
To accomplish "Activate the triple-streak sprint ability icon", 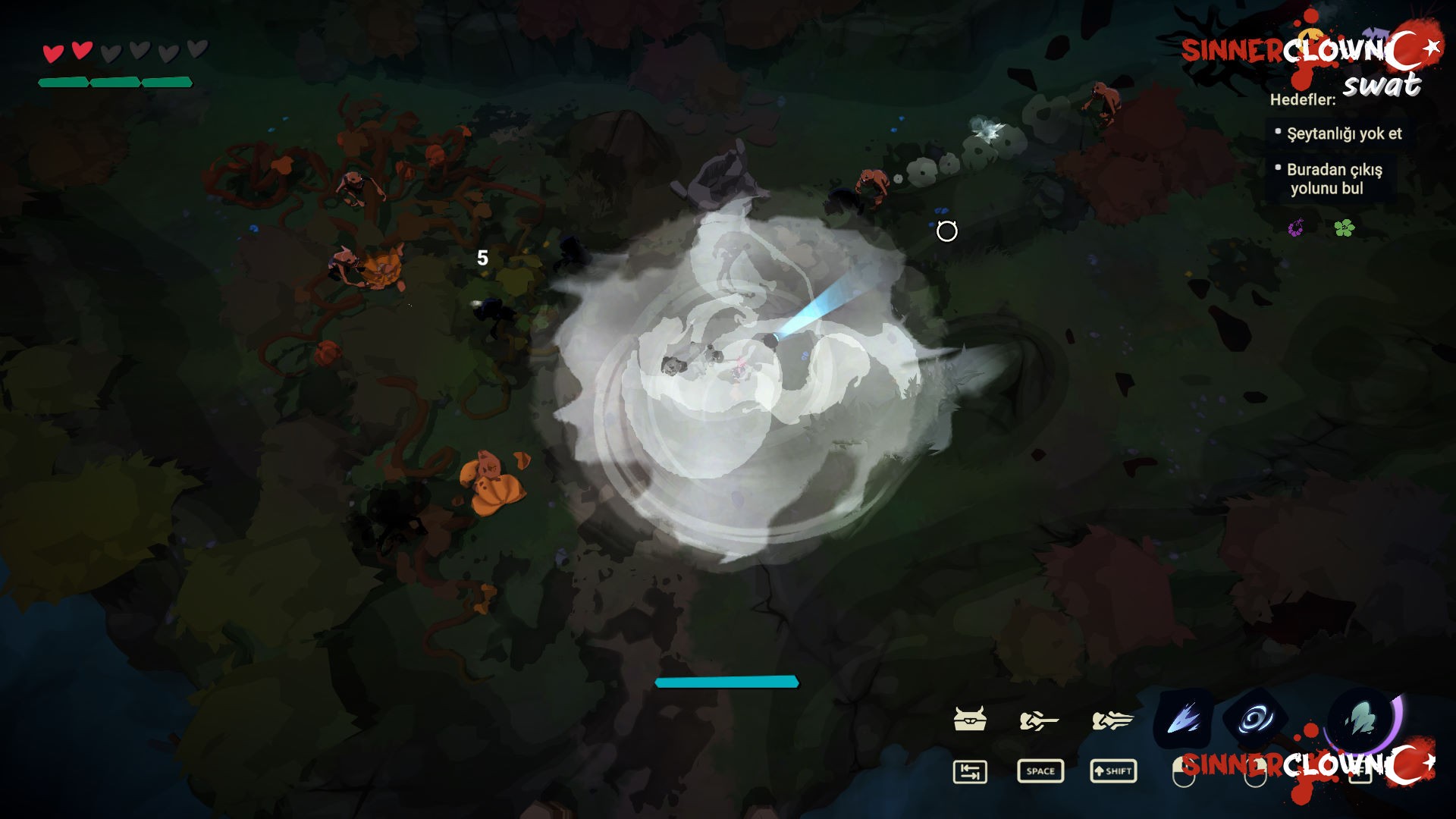I will pos(1112,720).
